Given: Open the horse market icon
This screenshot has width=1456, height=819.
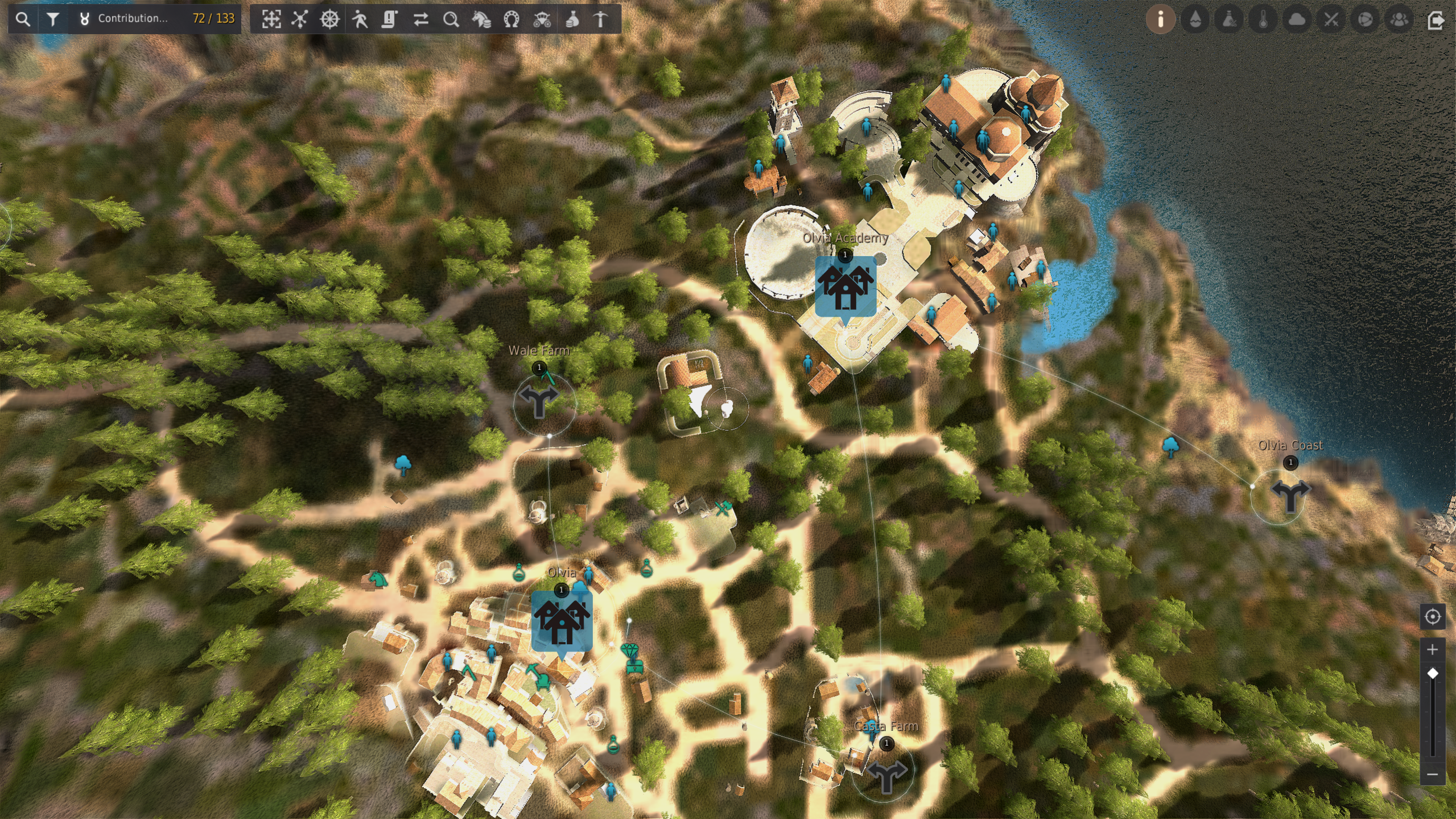Looking at the screenshot, I should 481,19.
